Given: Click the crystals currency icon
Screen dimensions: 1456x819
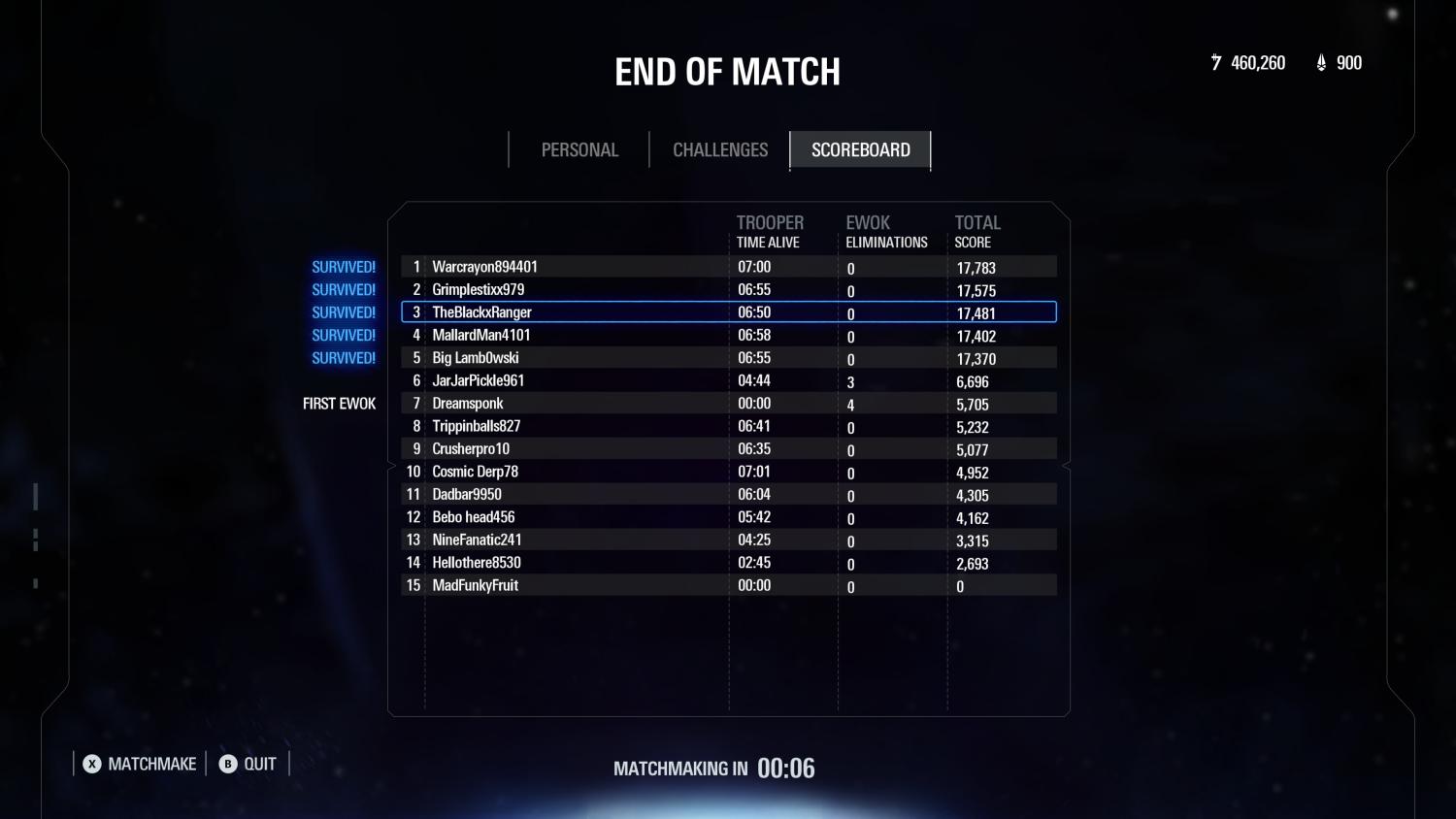Looking at the screenshot, I should 1320,62.
